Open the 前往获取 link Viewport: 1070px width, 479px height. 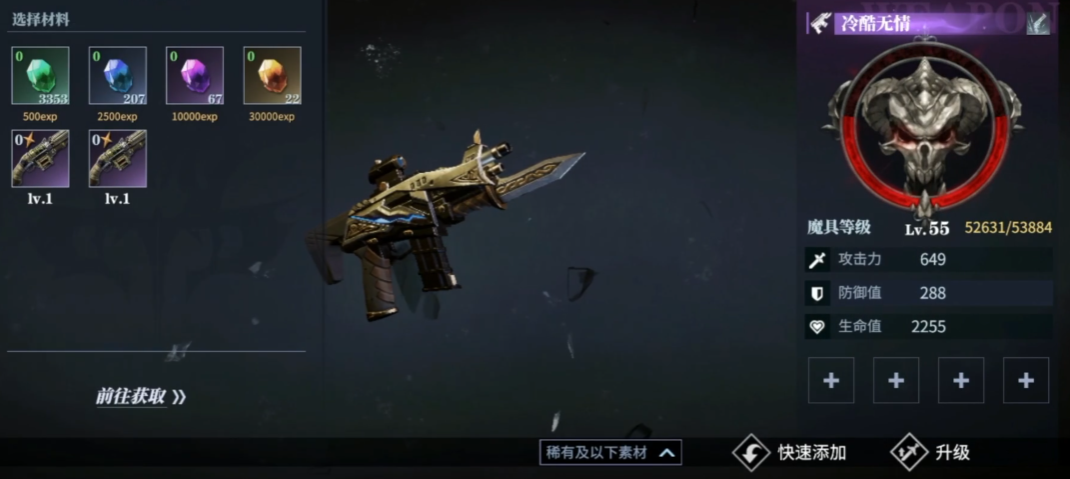point(141,396)
